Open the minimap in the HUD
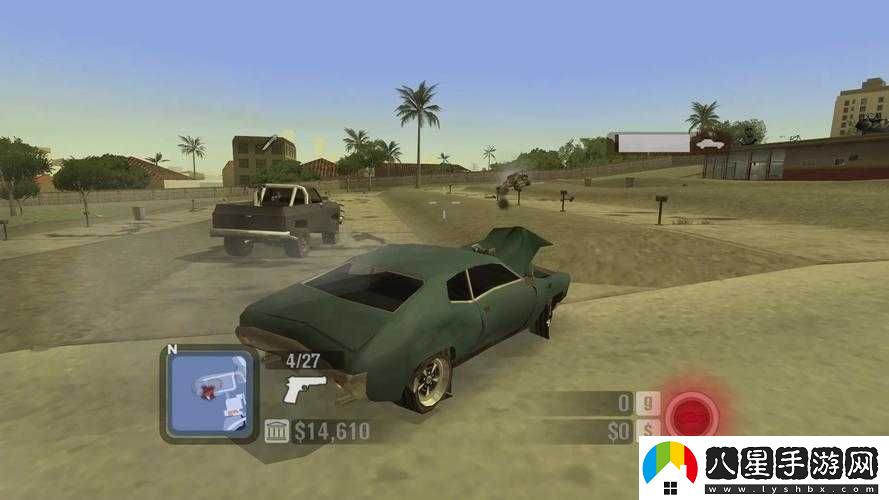889x500 pixels. [210, 394]
